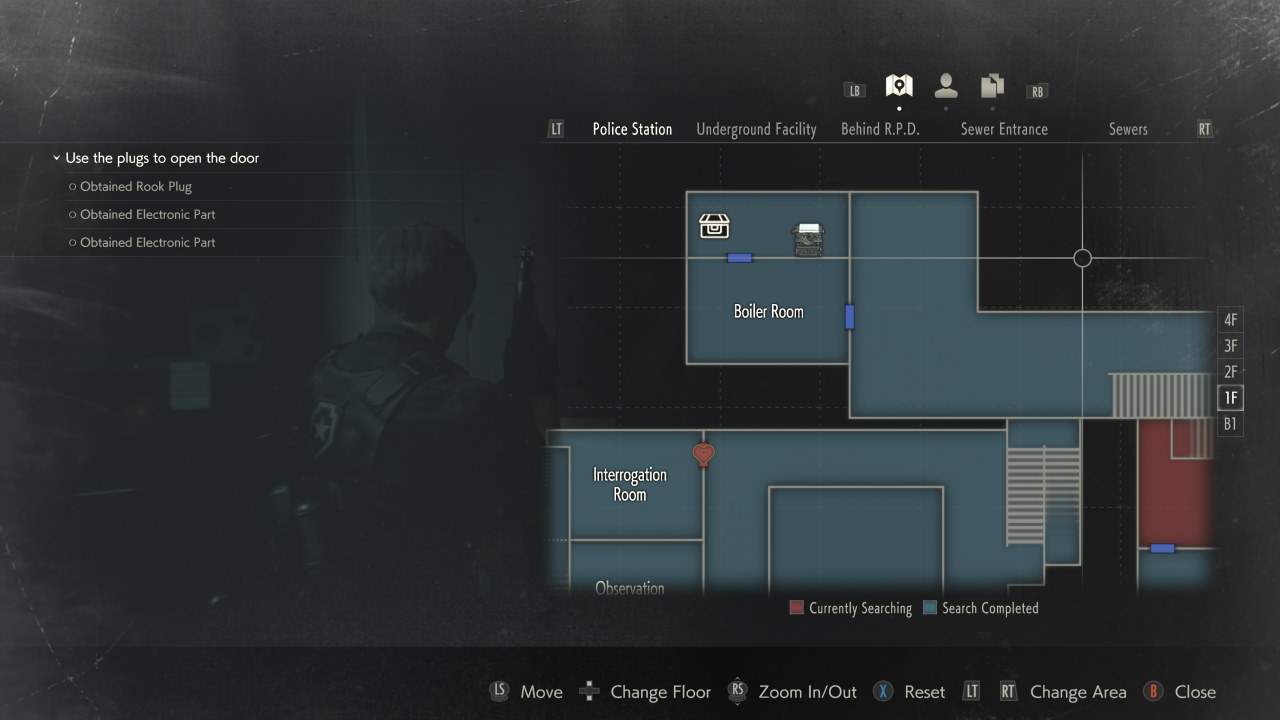Toggle the second Obtained Electronic Part circle
The width and height of the screenshot is (1280, 720).
(x=71, y=242)
